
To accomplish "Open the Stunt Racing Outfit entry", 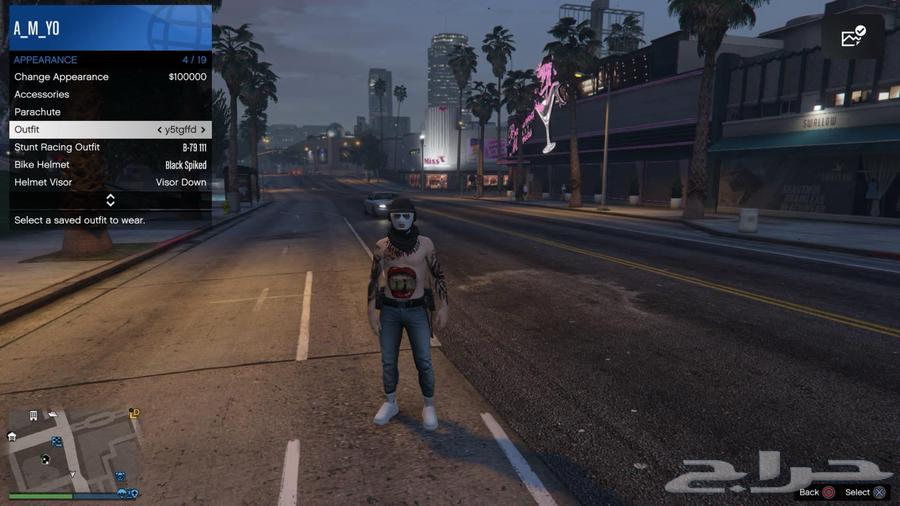I will click(x=110, y=147).
